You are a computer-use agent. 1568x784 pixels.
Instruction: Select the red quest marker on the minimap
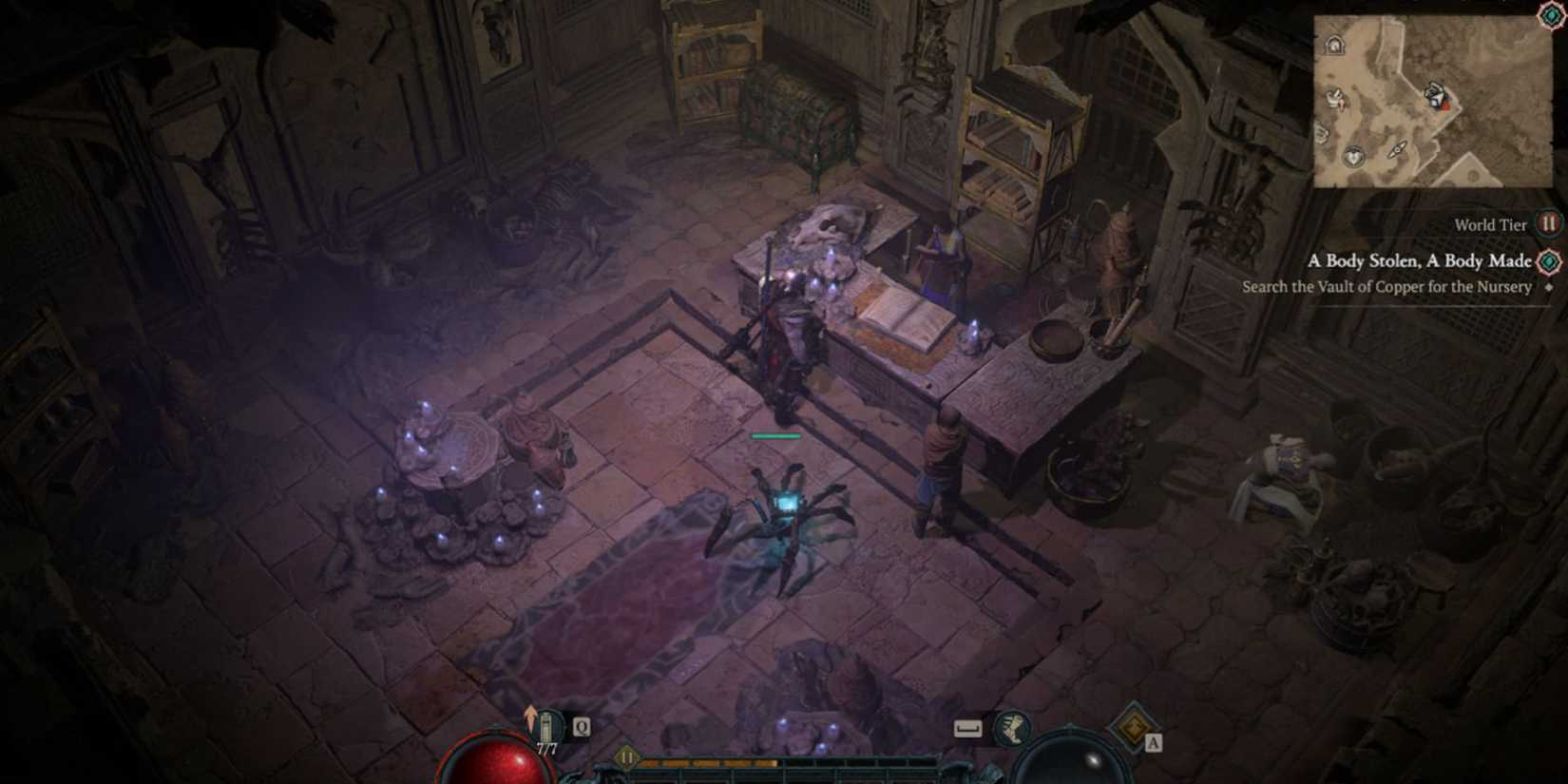pyautogui.click(x=1445, y=105)
